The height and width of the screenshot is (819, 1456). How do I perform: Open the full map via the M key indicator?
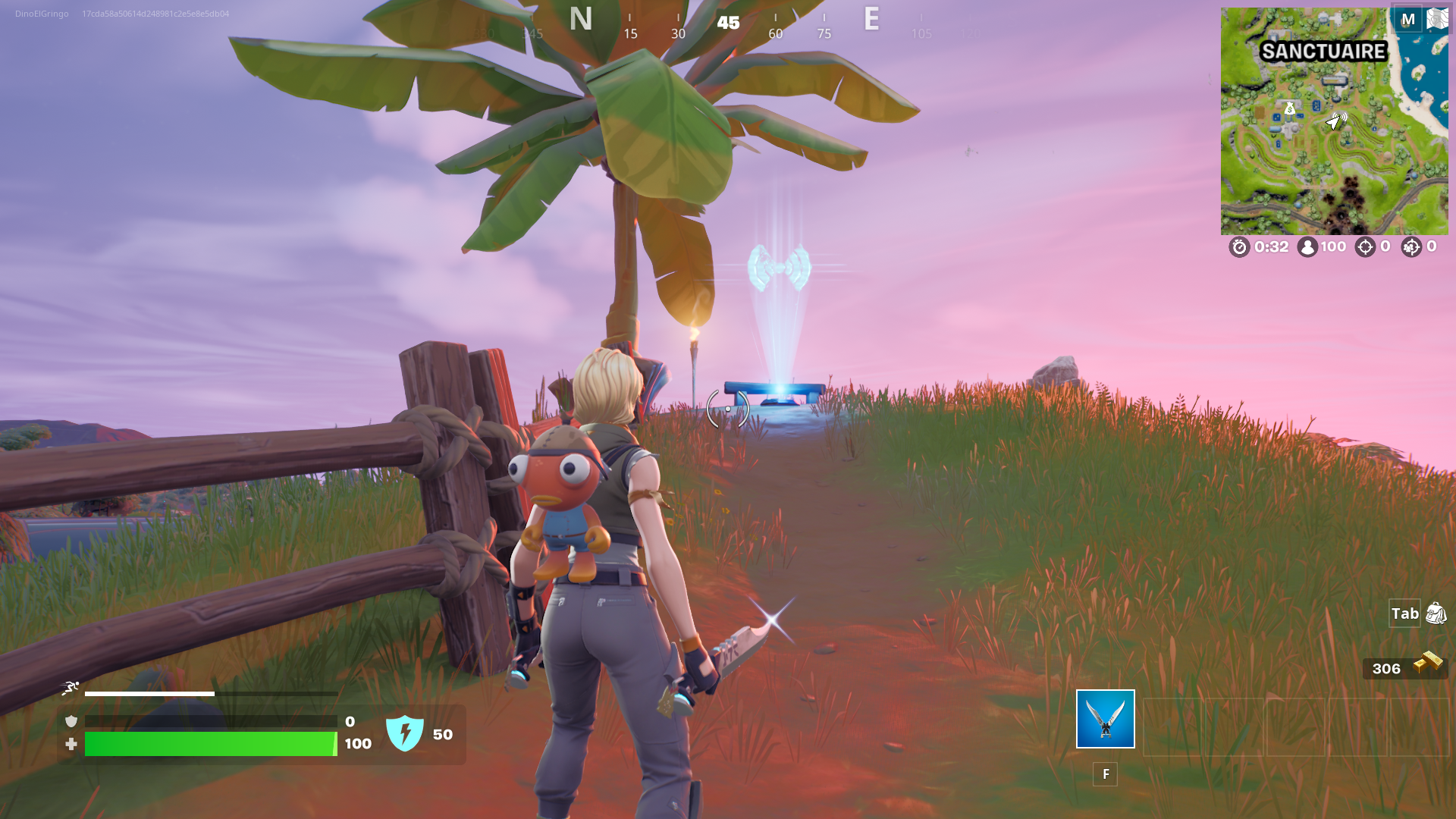(1409, 18)
